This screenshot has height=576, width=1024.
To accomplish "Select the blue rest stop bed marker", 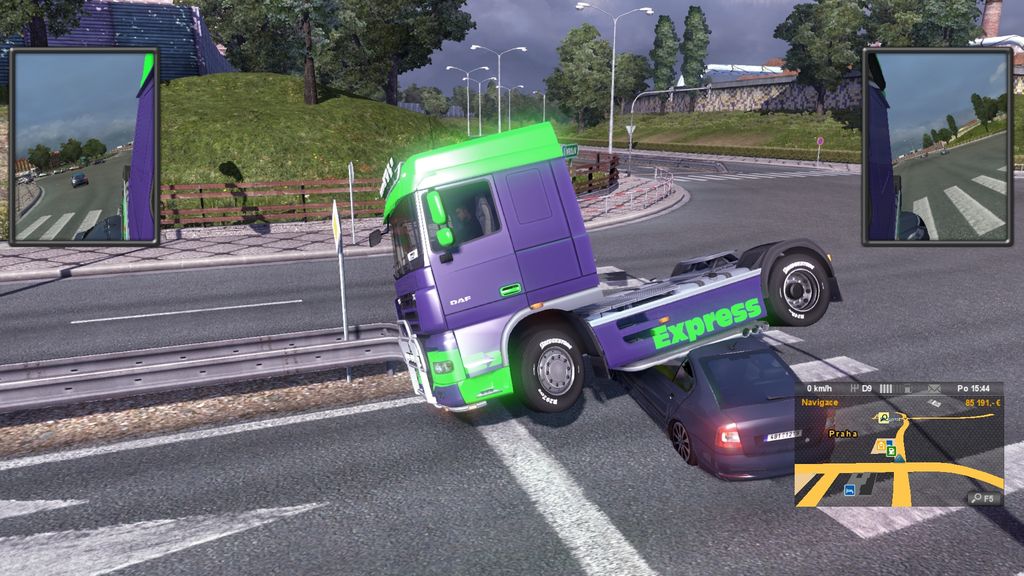I will pos(849,491).
